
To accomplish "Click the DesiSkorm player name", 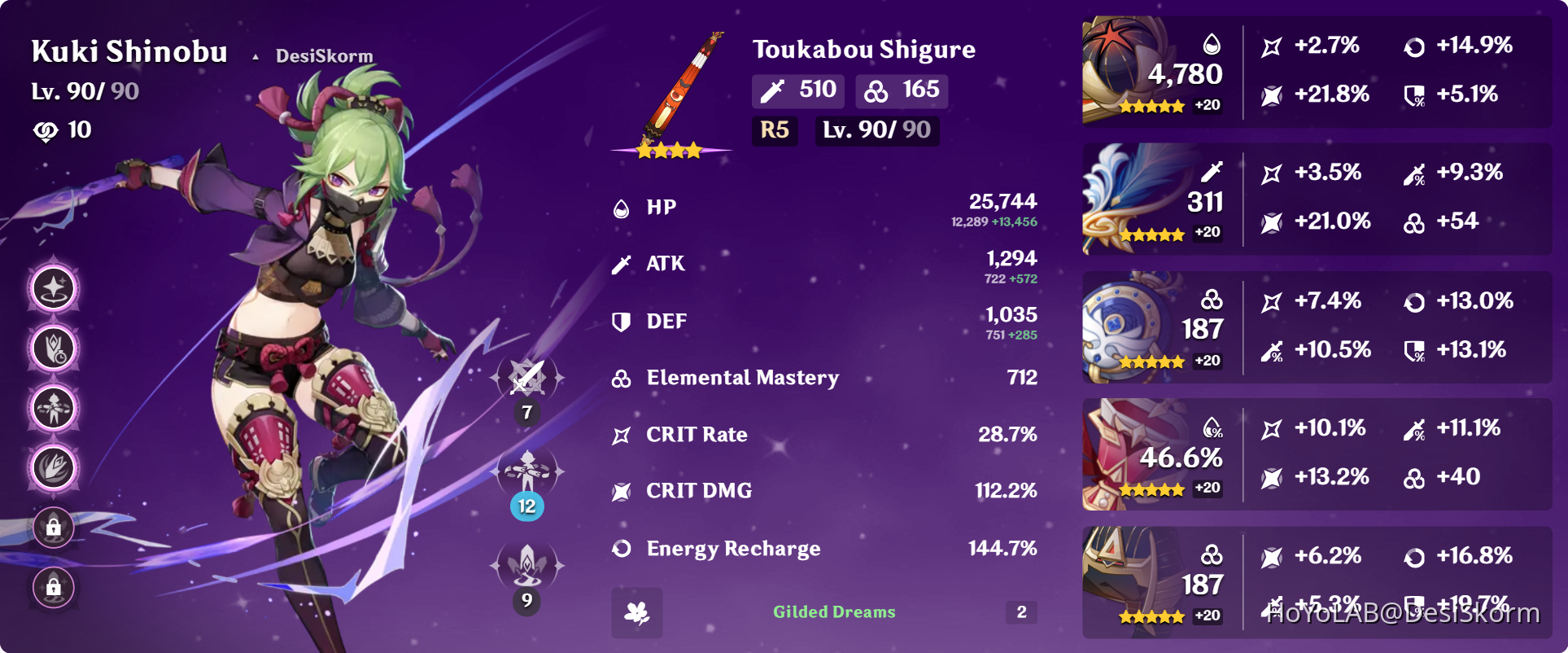I will click(x=322, y=55).
